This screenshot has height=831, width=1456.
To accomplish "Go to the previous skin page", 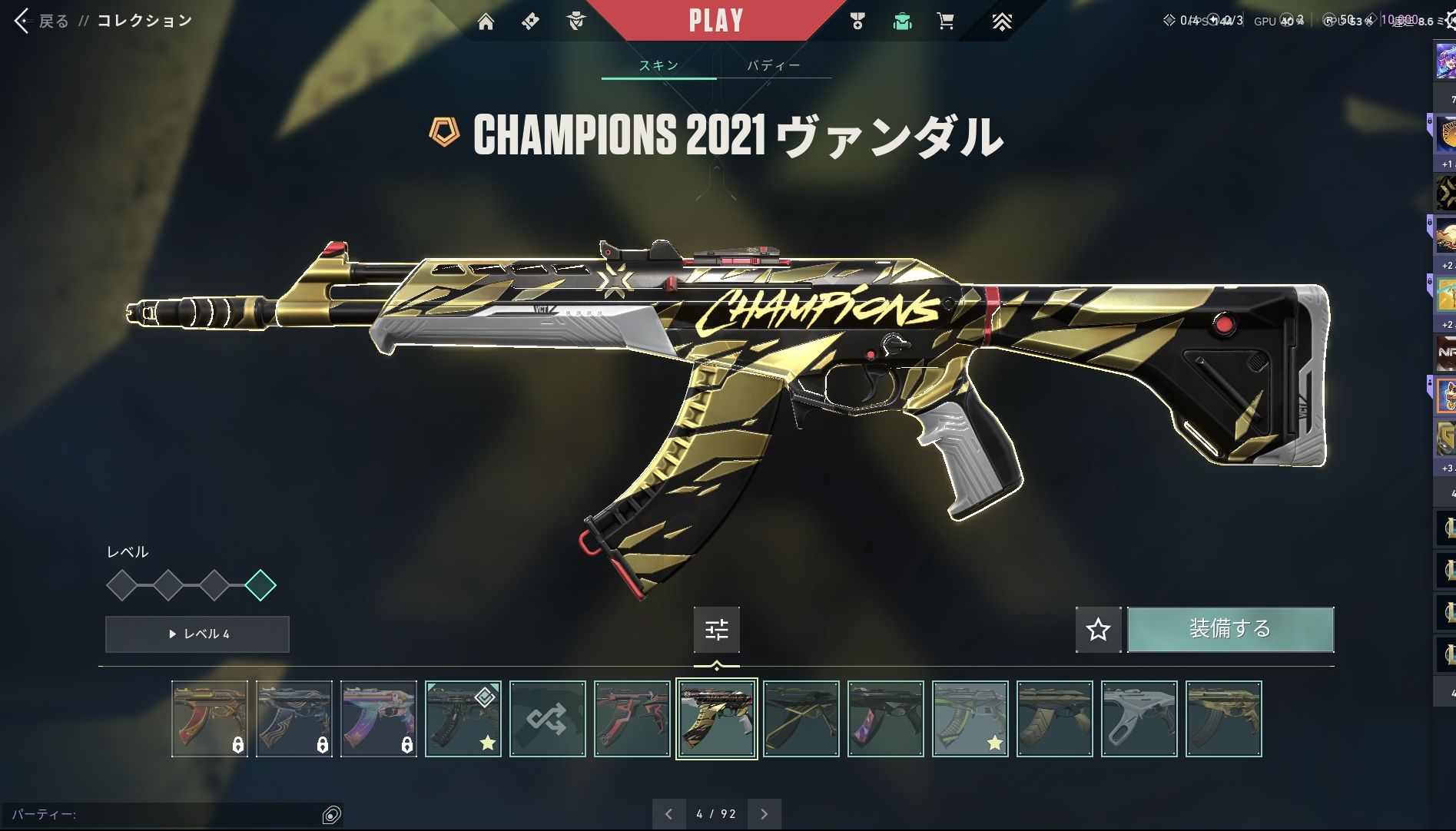I will coord(668,813).
